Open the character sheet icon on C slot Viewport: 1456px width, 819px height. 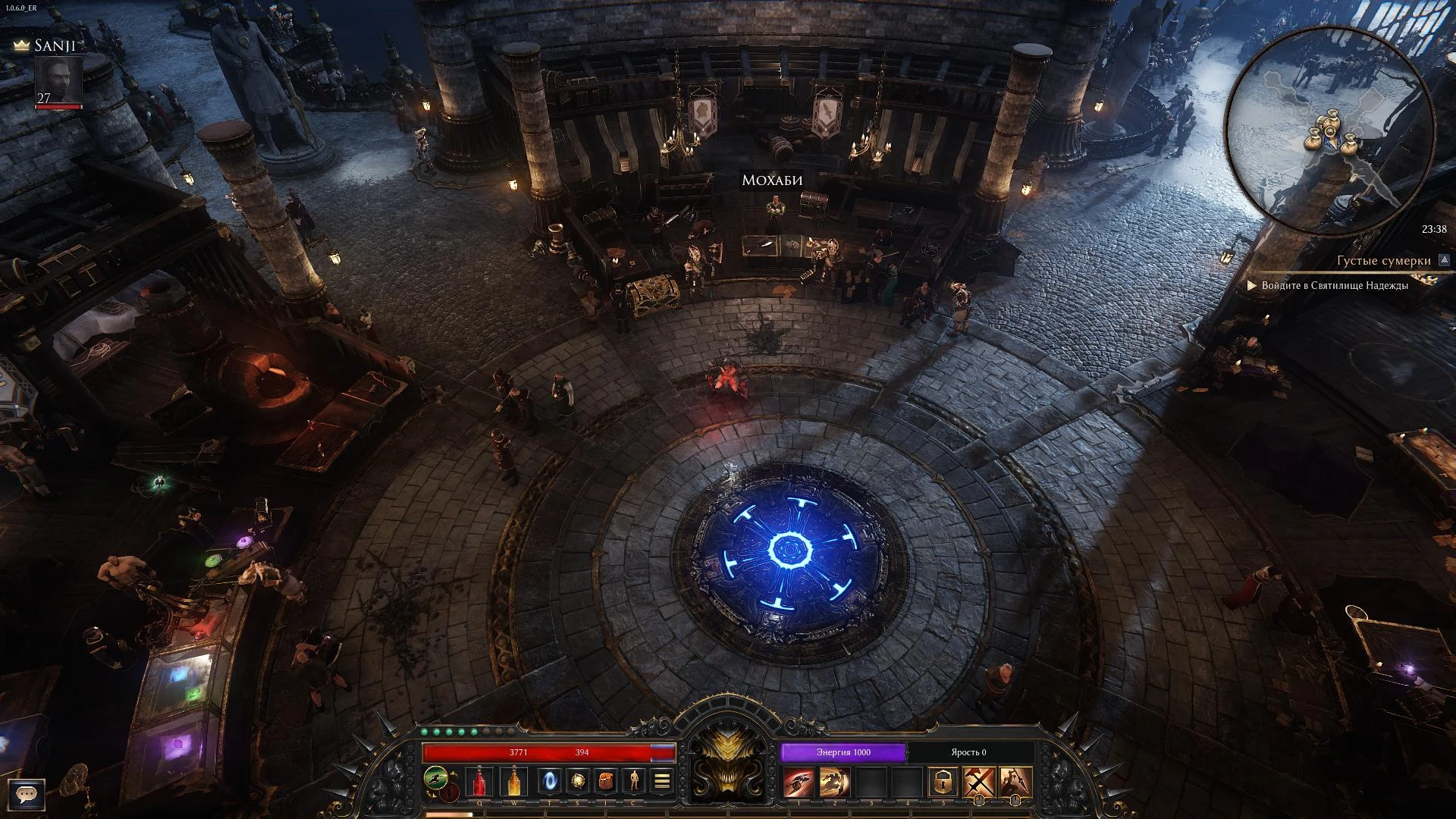tap(635, 780)
